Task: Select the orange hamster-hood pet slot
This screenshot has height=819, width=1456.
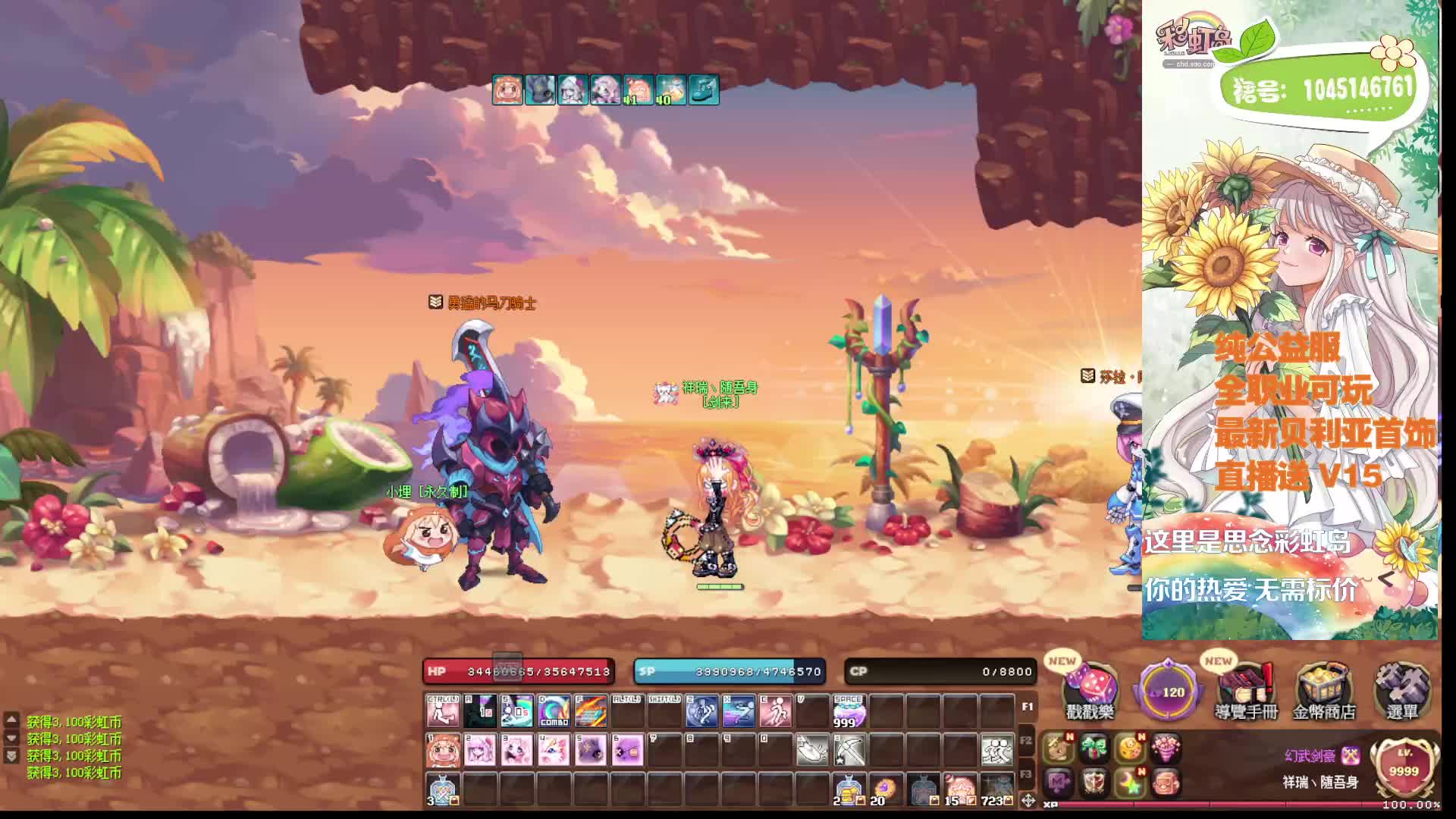Action: pos(443,750)
